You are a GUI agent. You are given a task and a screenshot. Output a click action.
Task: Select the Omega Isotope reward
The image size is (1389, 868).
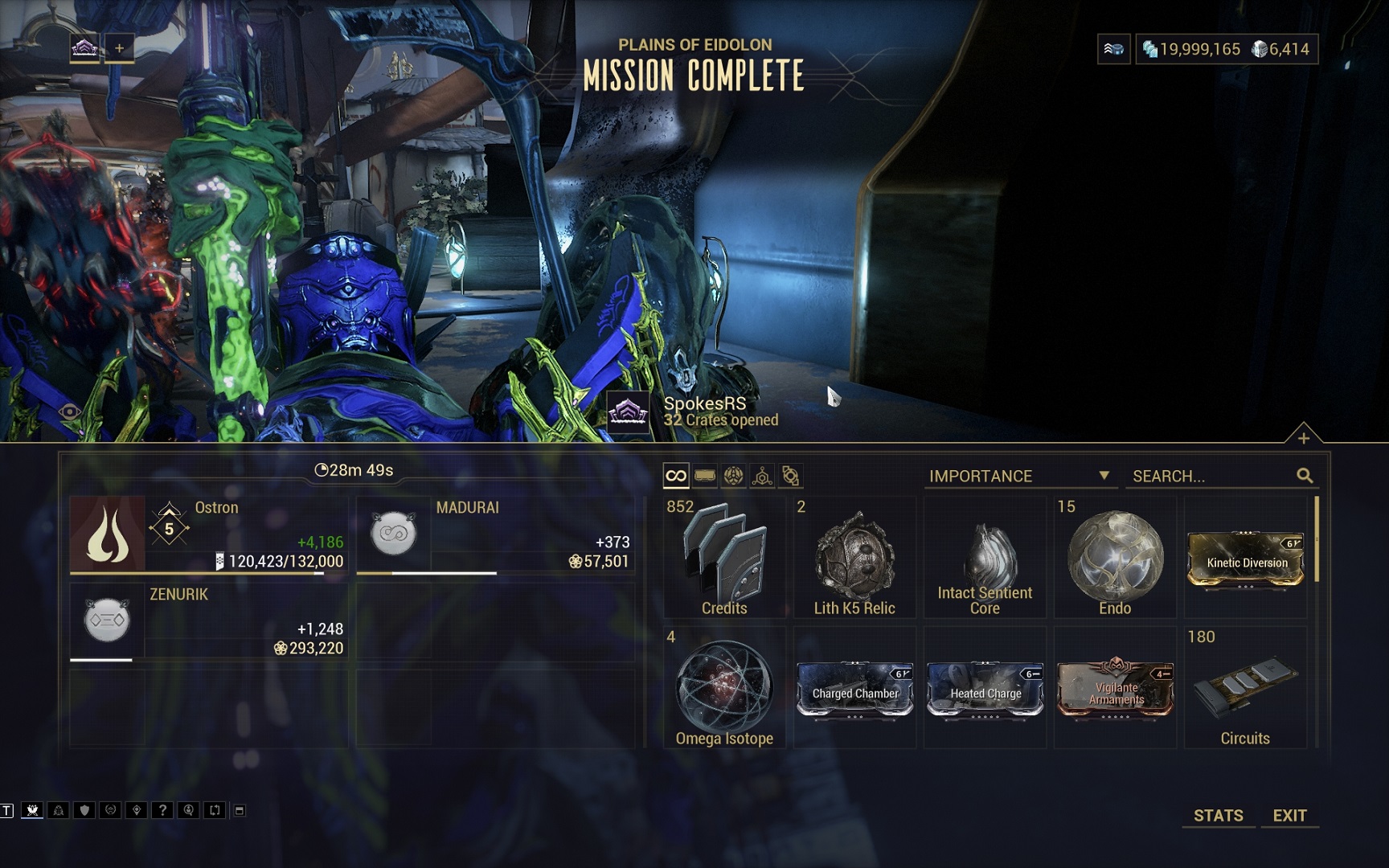724,687
